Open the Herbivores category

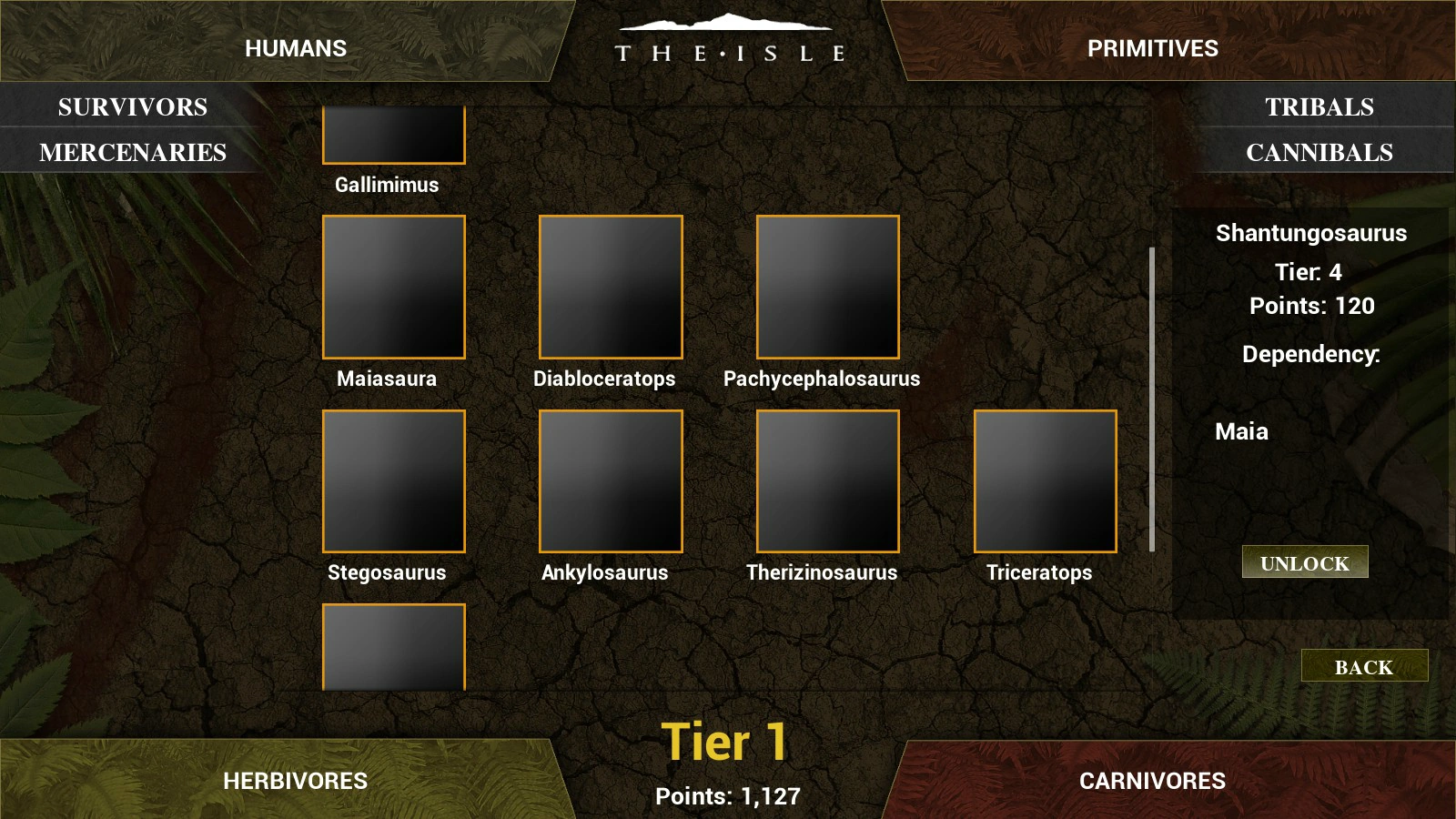point(298,780)
